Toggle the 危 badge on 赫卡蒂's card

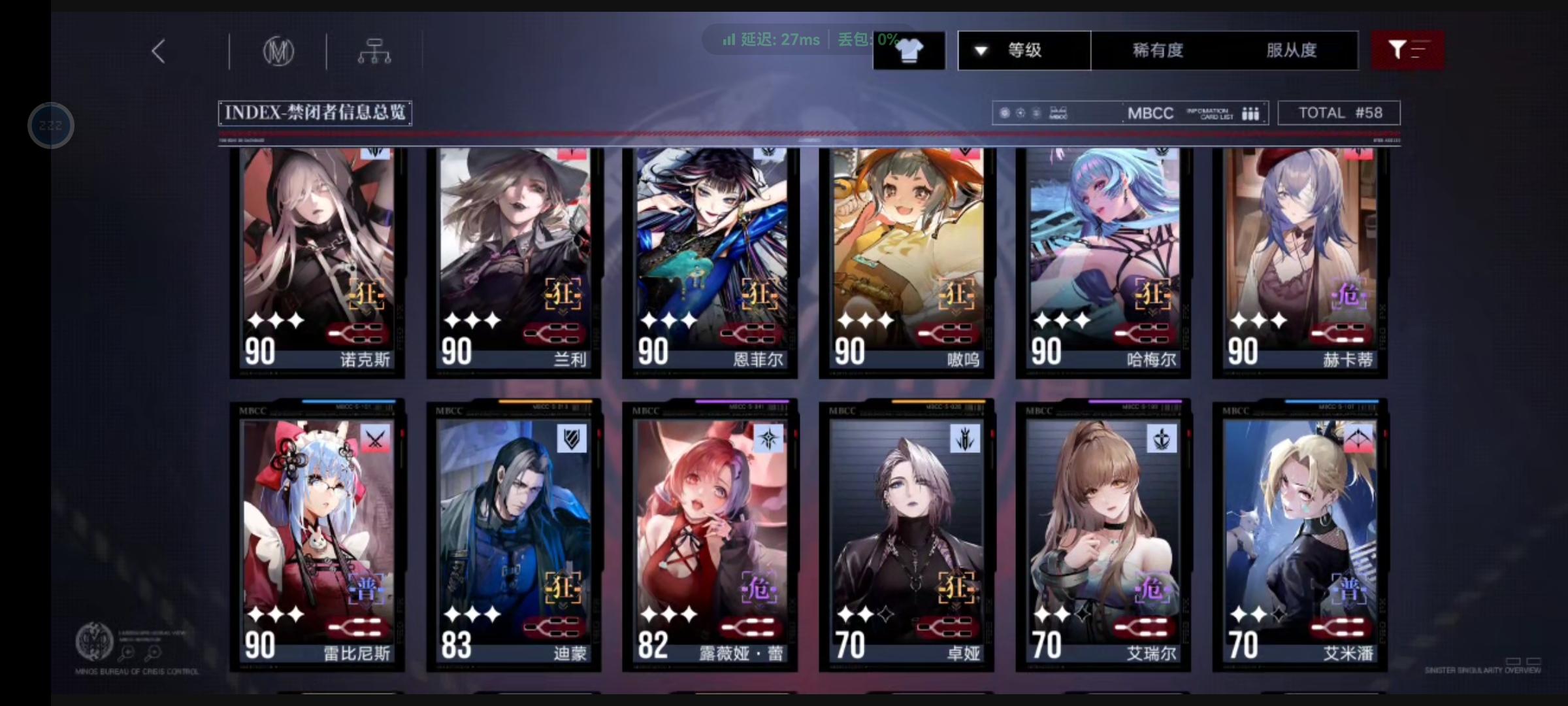(x=1350, y=295)
